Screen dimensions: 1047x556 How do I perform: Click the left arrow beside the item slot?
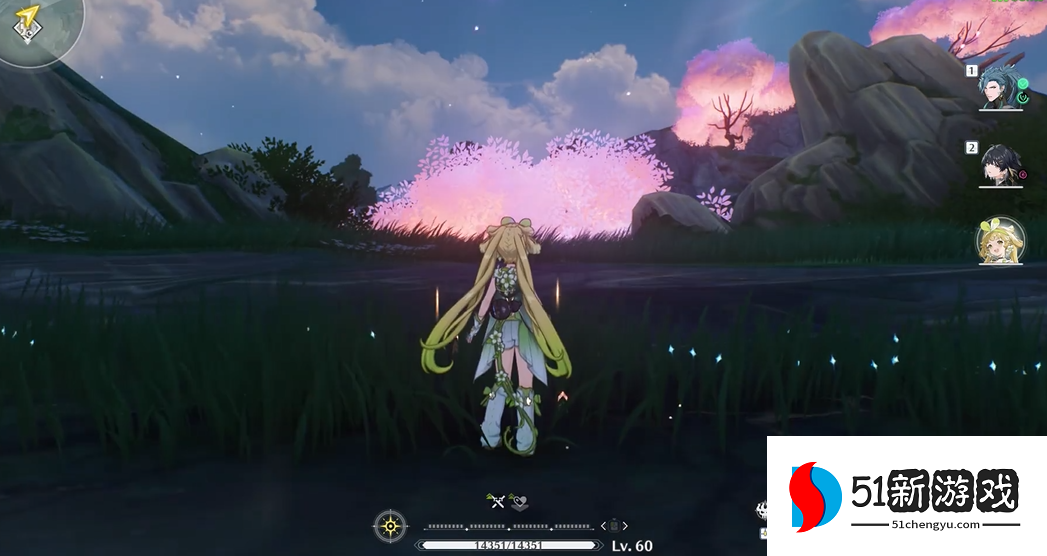pos(603,525)
